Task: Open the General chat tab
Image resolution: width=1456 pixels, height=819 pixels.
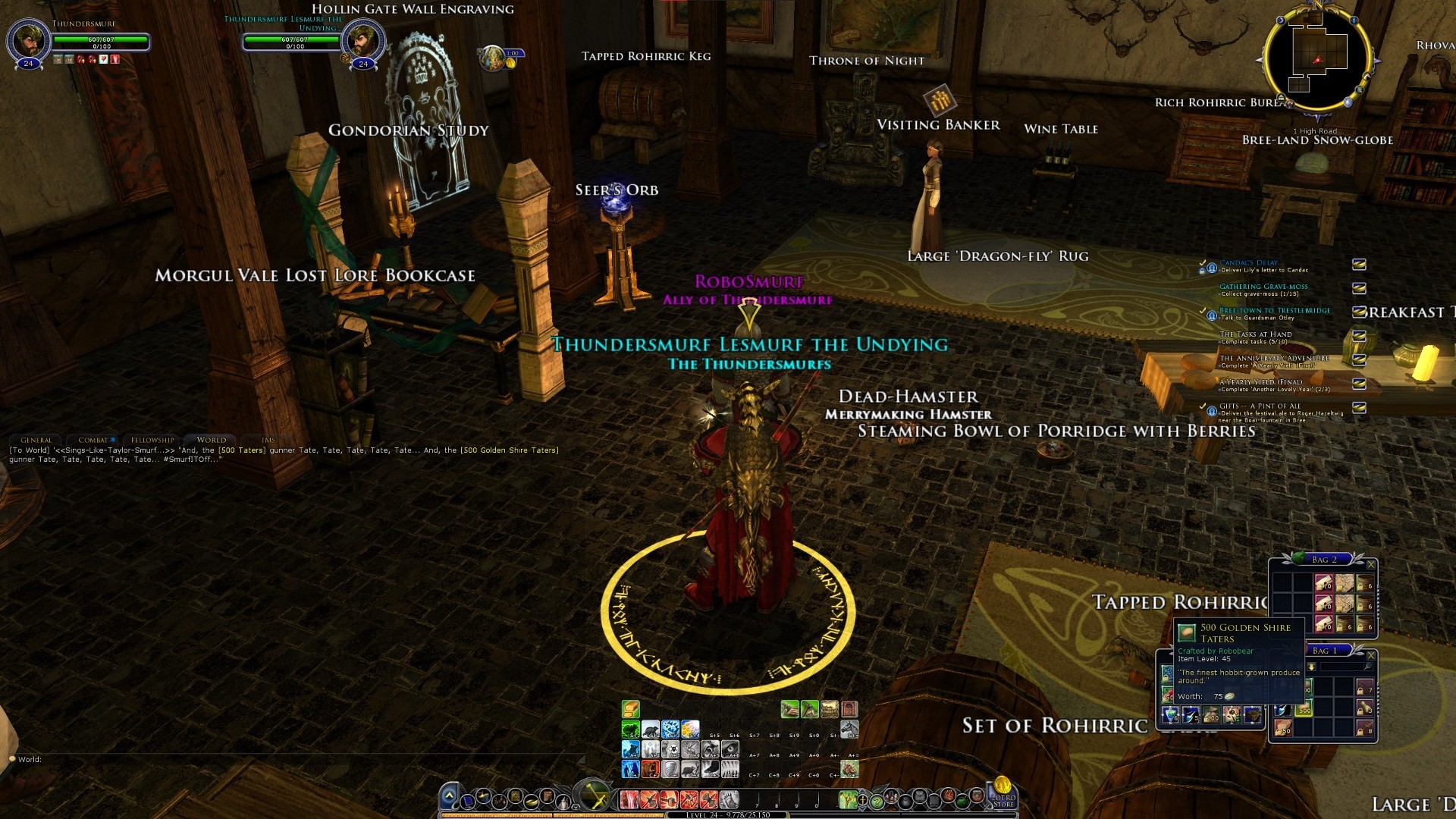Action: (36, 440)
